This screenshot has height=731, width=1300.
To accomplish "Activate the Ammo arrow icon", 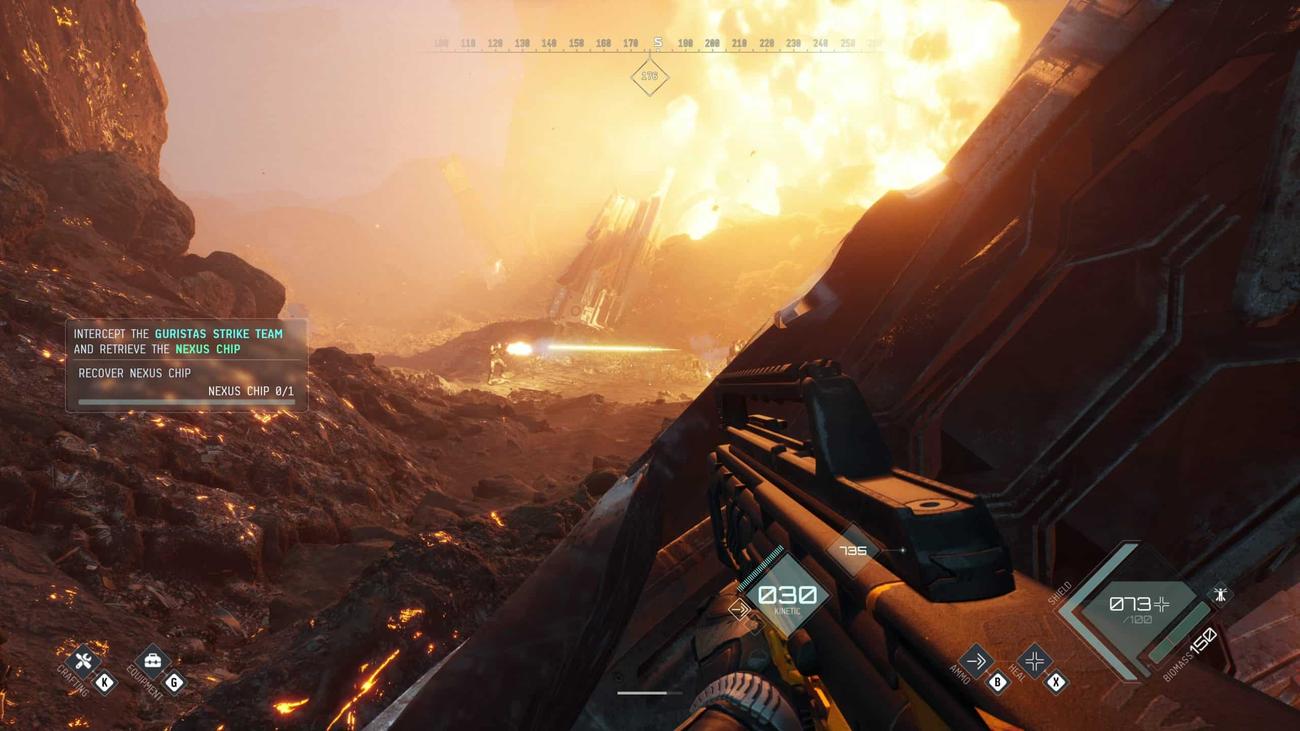I will (975, 660).
